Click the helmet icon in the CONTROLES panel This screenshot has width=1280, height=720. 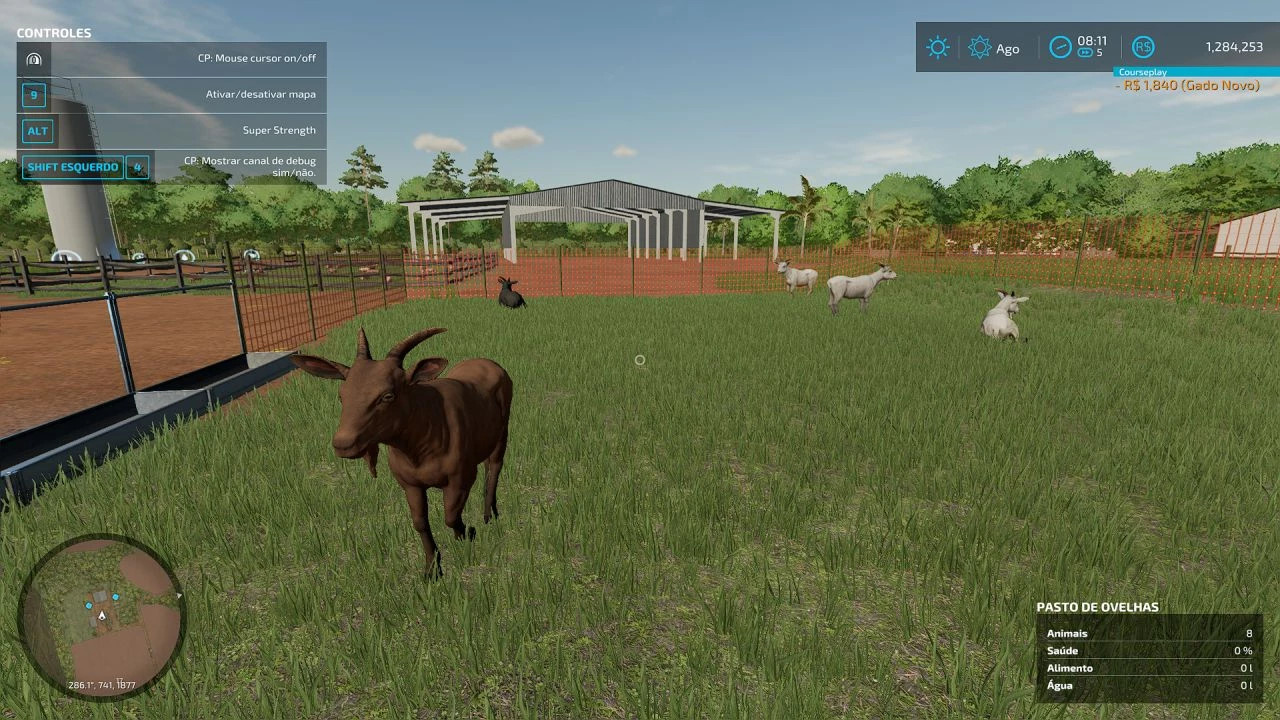[35, 58]
